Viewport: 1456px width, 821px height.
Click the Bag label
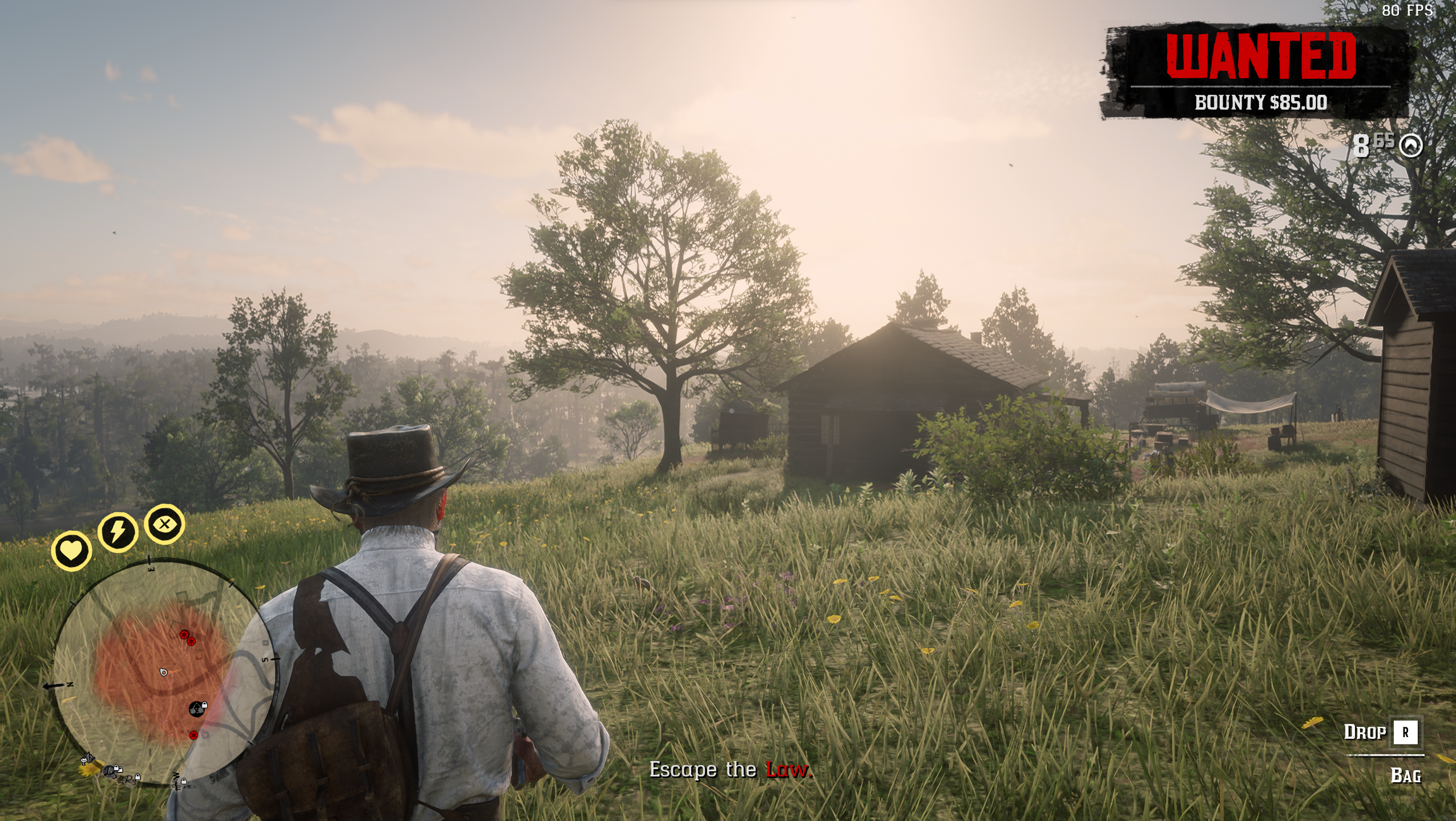click(x=1405, y=775)
